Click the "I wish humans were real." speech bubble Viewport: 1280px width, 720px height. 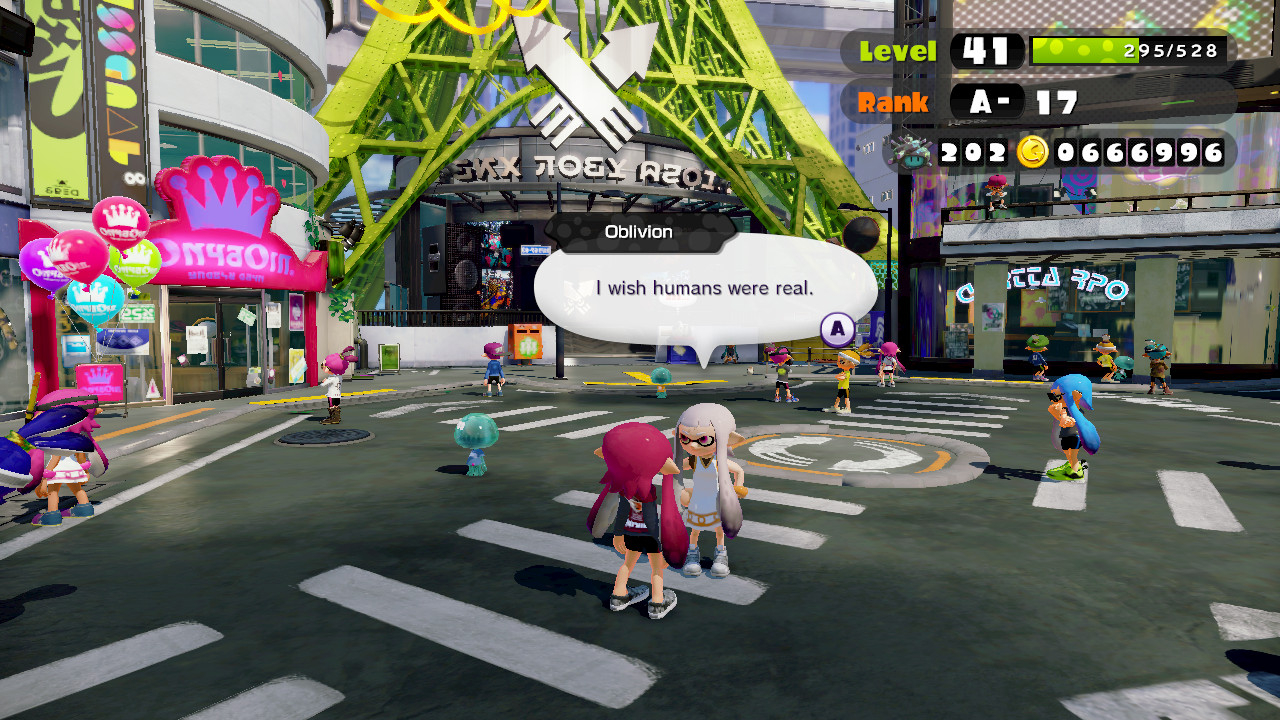705,289
